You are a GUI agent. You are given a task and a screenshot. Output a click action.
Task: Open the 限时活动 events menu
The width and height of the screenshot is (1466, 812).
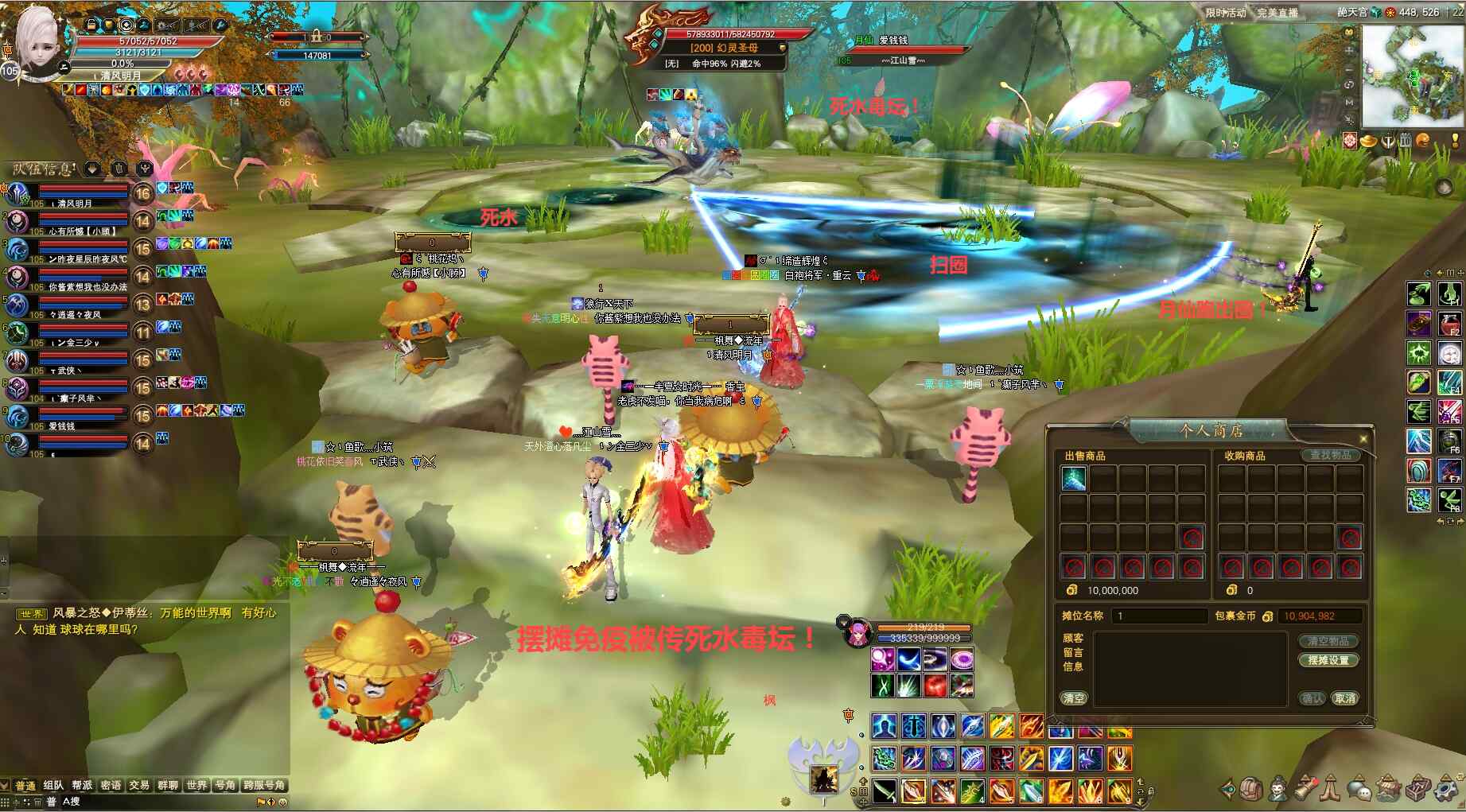tap(1225, 13)
